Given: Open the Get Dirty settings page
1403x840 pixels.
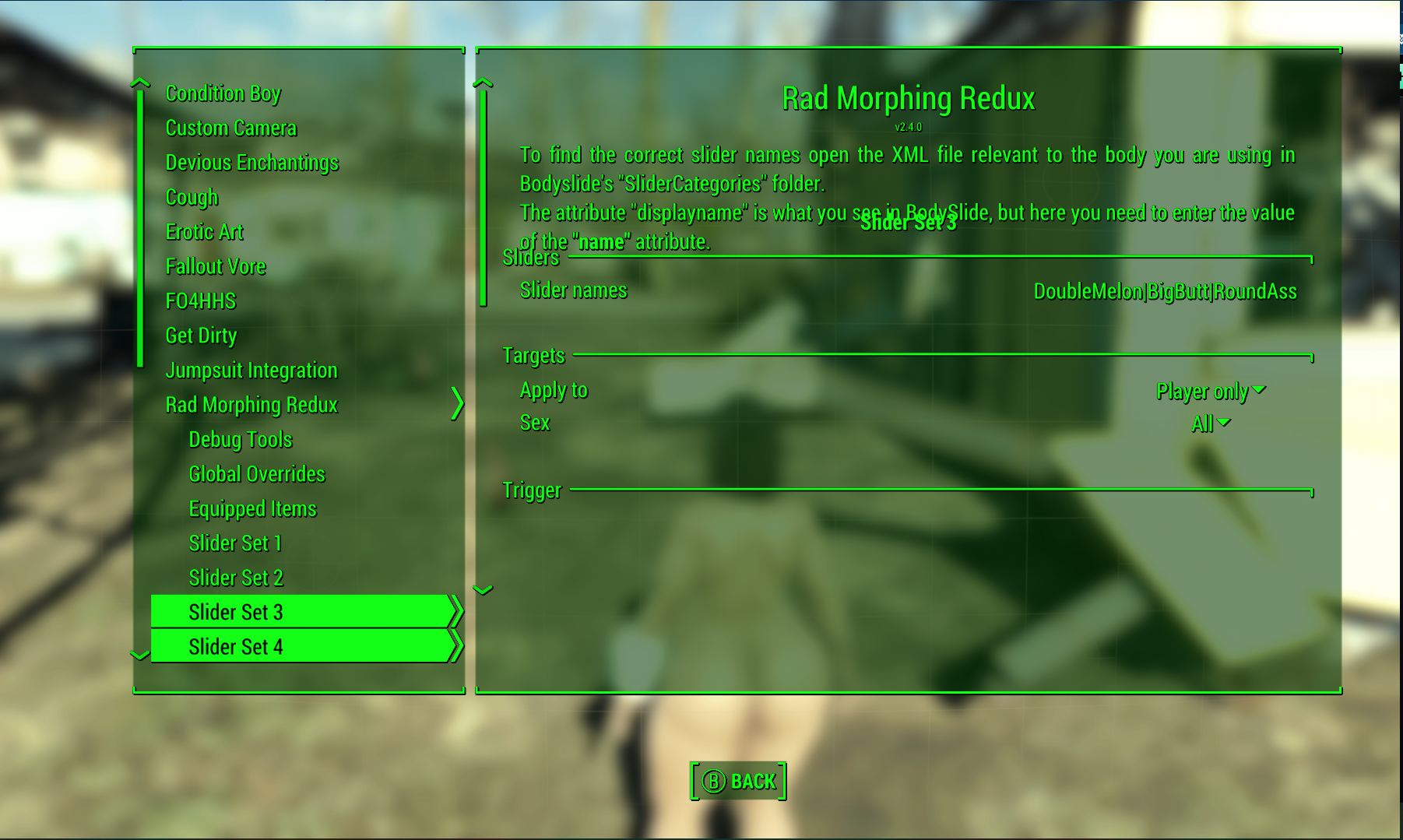Looking at the screenshot, I should coord(200,335).
